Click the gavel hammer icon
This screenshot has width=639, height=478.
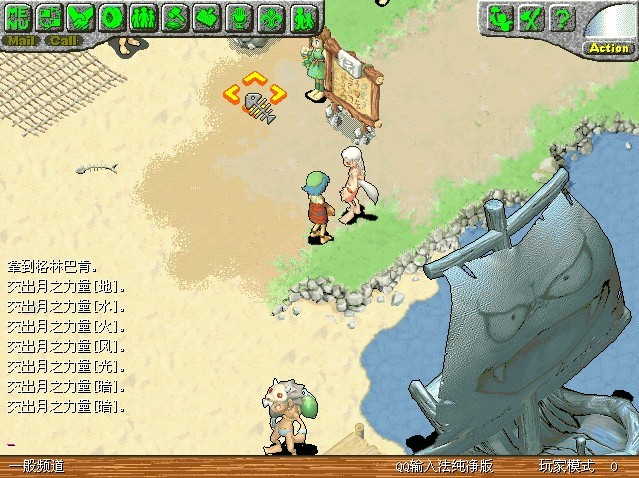[175, 17]
